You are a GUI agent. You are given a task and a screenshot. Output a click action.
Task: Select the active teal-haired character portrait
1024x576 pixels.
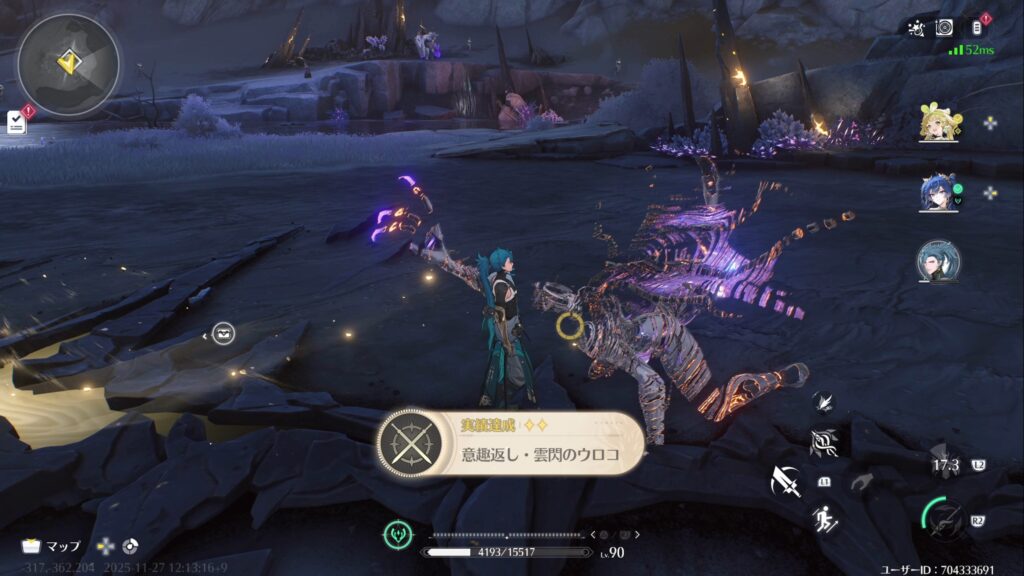tap(939, 261)
